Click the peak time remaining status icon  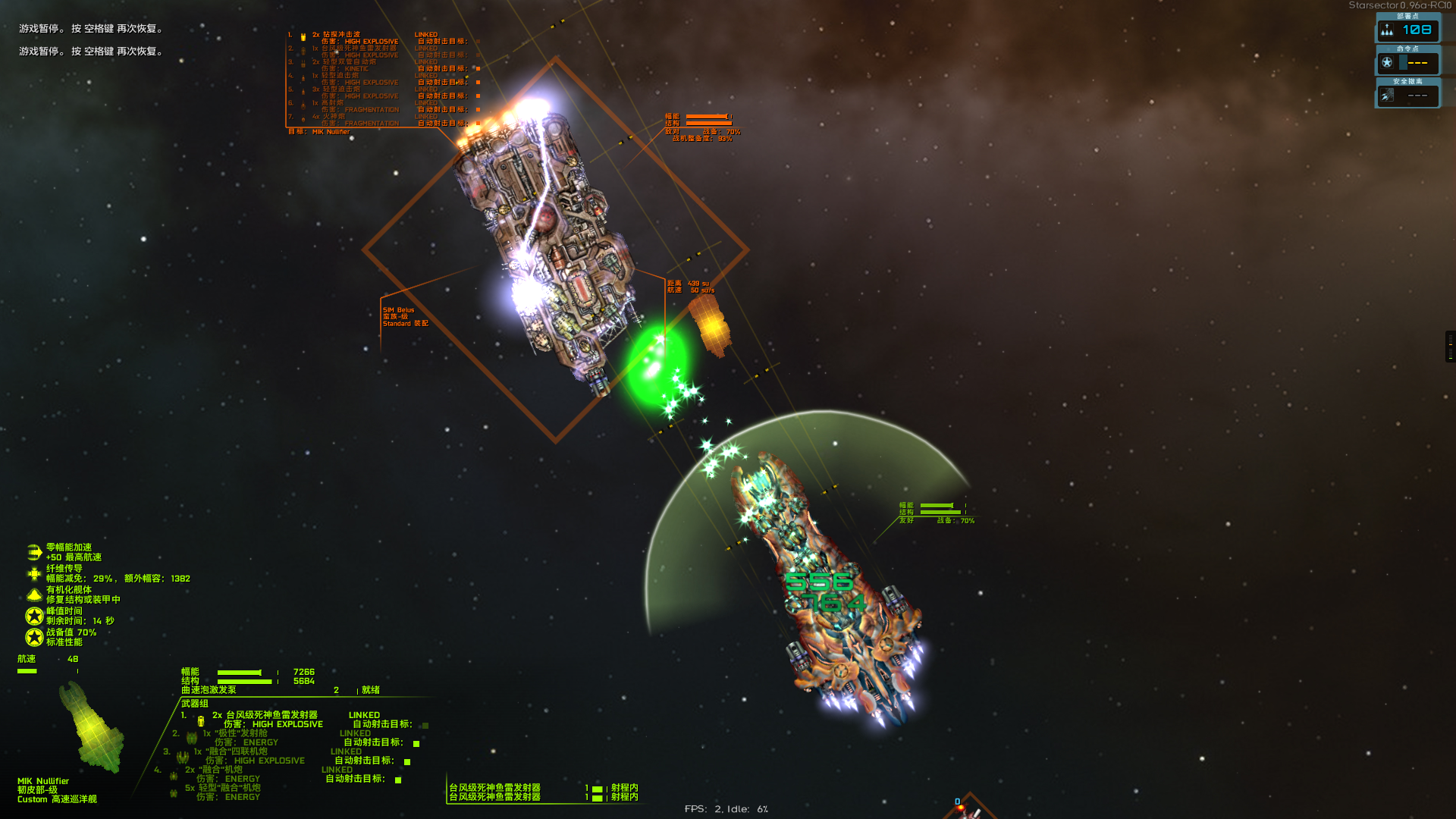(x=34, y=616)
